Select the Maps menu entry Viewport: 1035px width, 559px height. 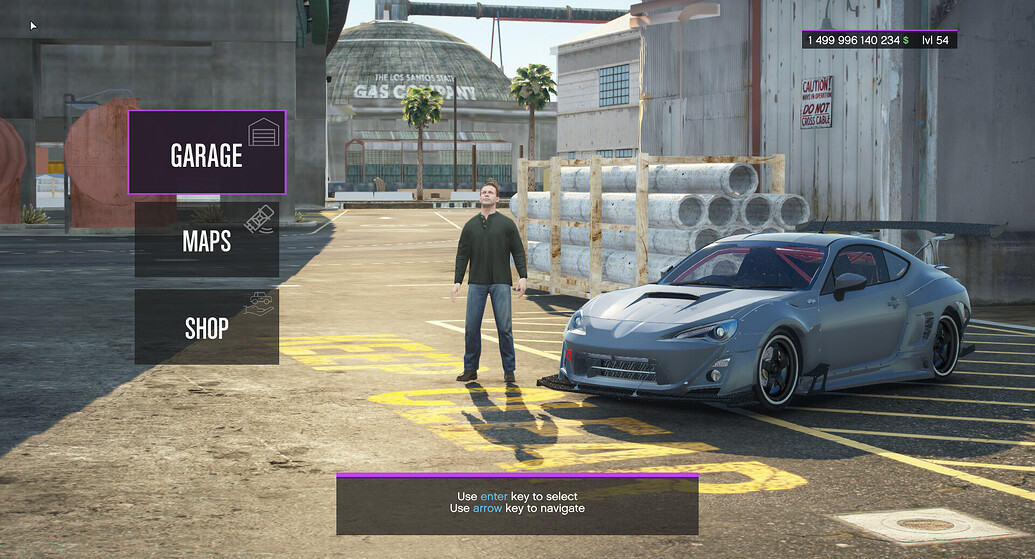tap(207, 240)
